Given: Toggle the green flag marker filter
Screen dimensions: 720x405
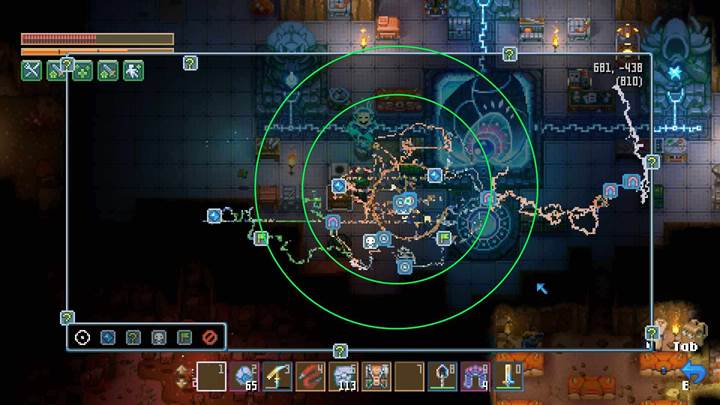Looking at the screenshot, I should [x=184, y=338].
